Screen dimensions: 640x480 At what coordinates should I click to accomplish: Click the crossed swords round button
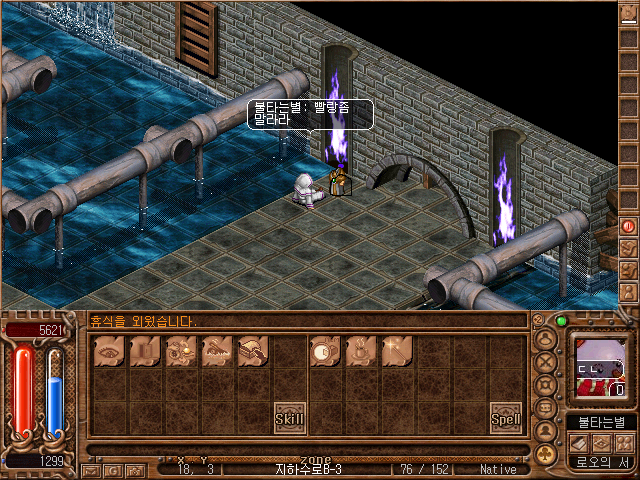pos(545,361)
